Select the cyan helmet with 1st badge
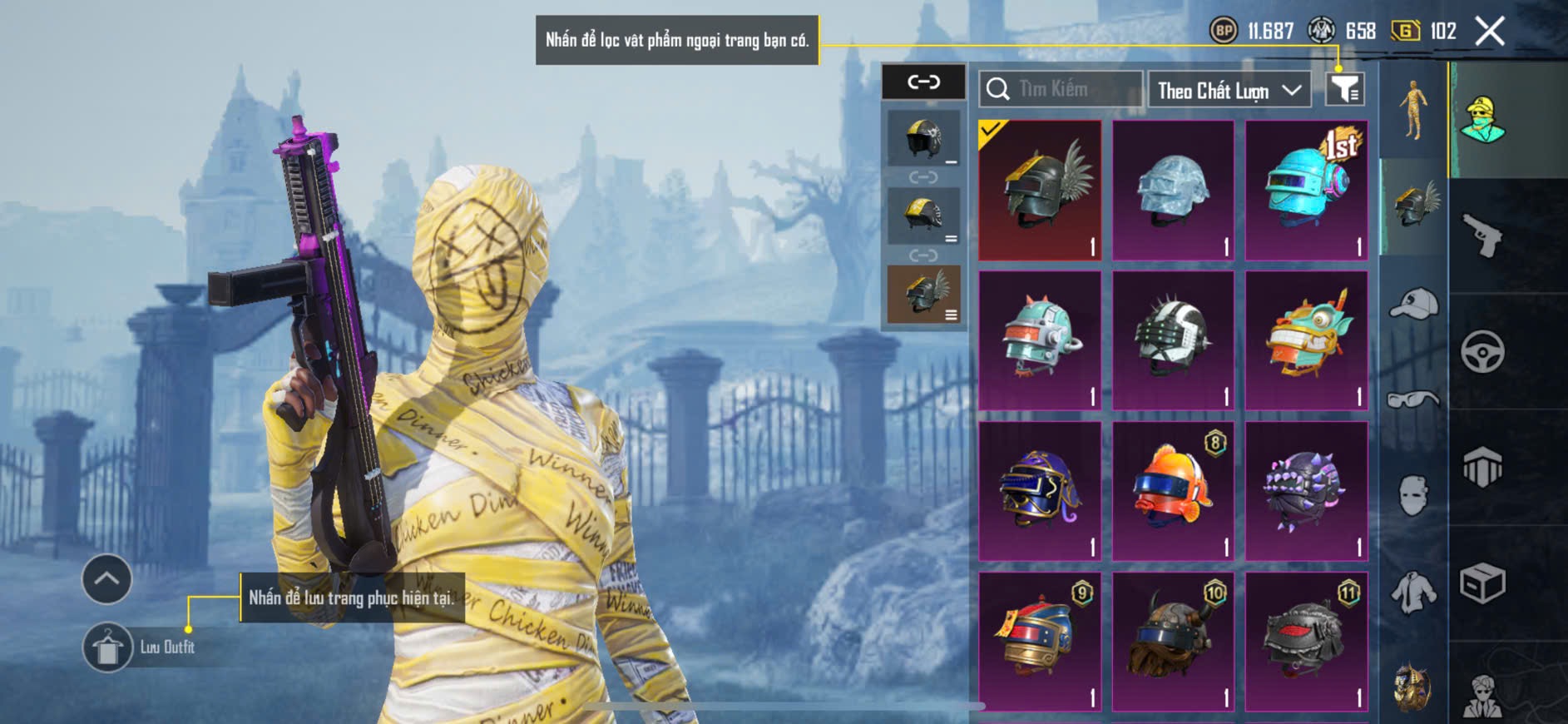 [x=1306, y=190]
